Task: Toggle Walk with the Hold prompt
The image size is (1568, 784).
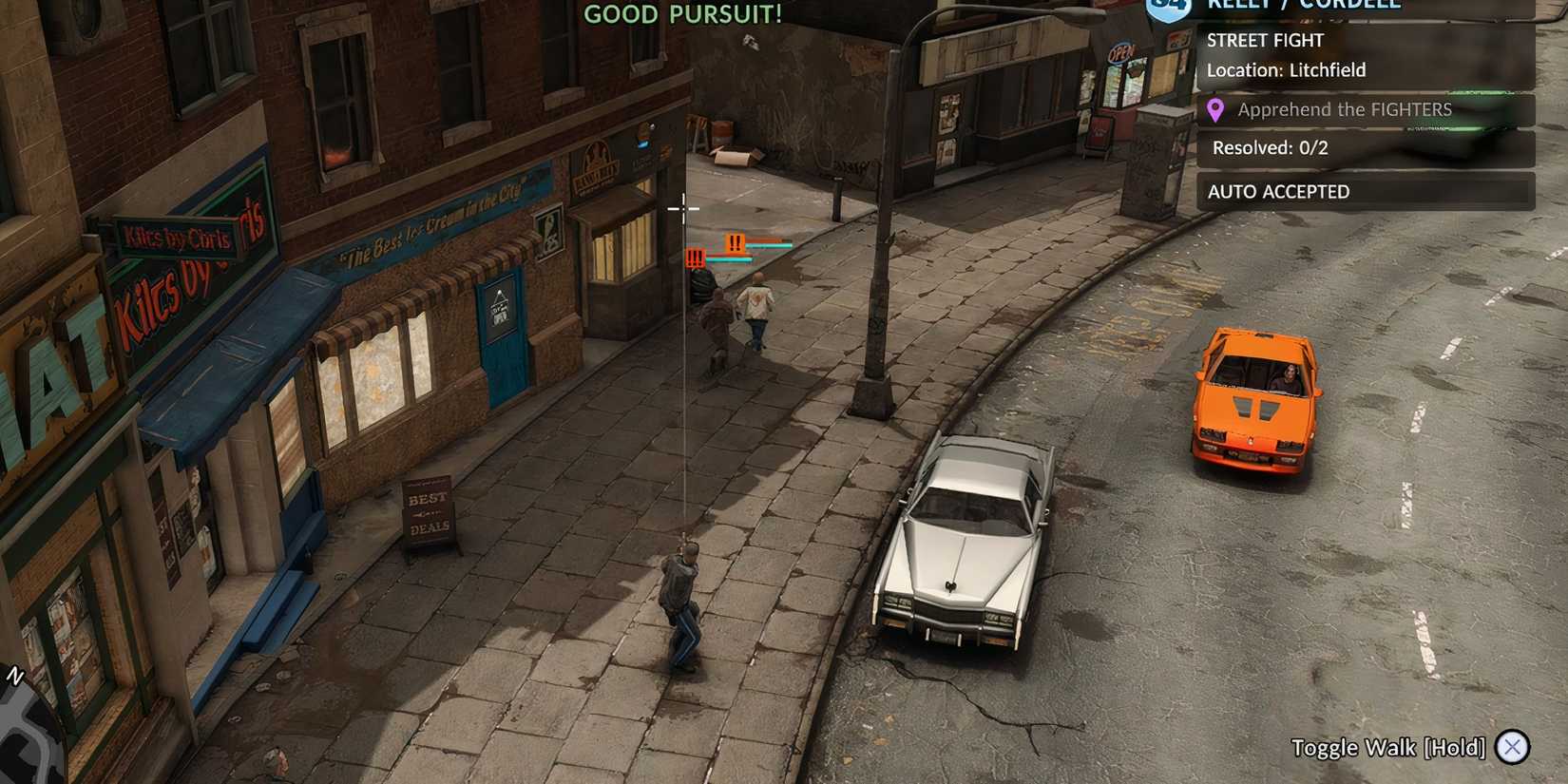Action: [x=1390, y=748]
